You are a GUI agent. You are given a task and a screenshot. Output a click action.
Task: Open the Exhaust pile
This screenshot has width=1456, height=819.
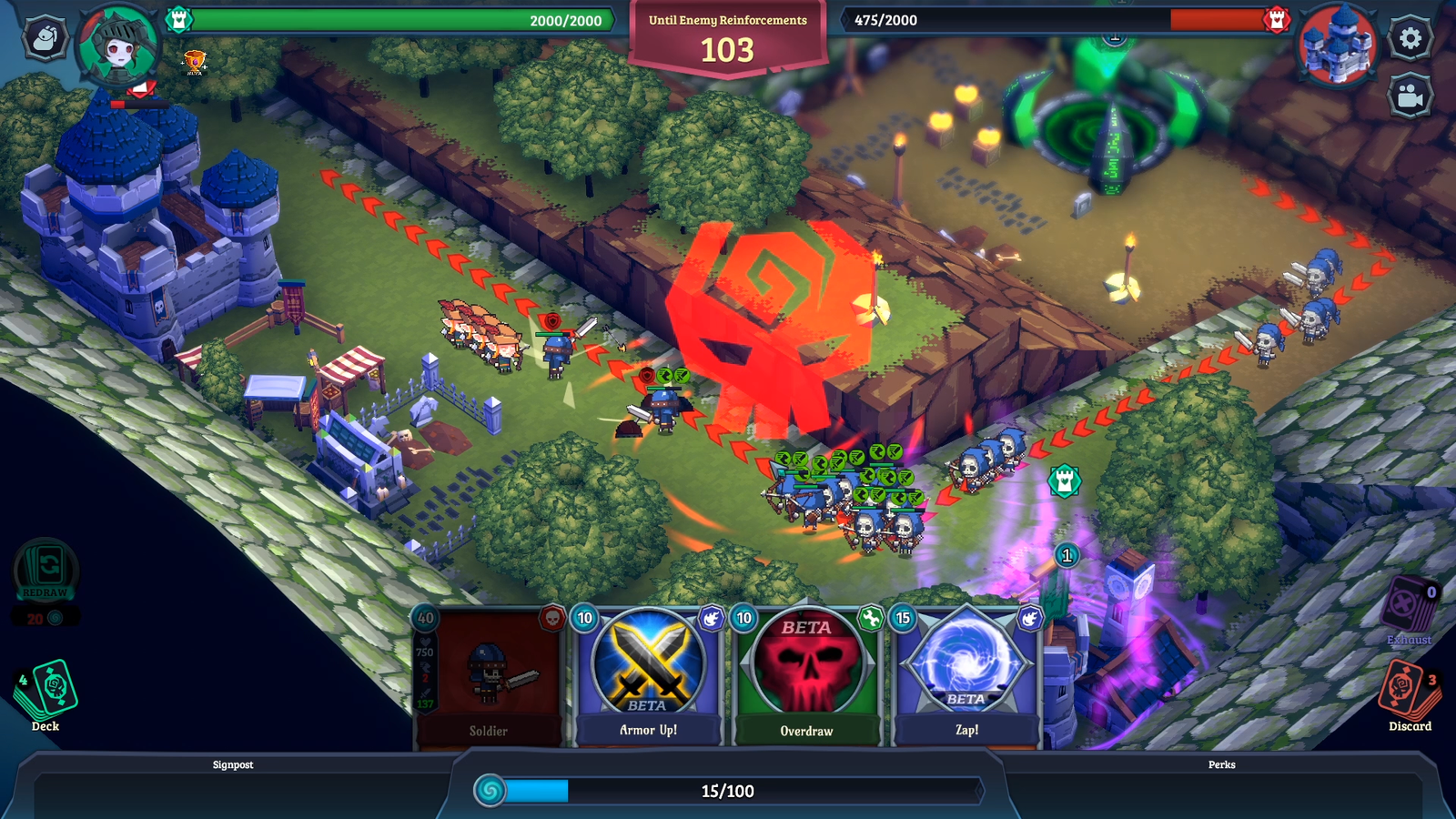pos(1410,608)
